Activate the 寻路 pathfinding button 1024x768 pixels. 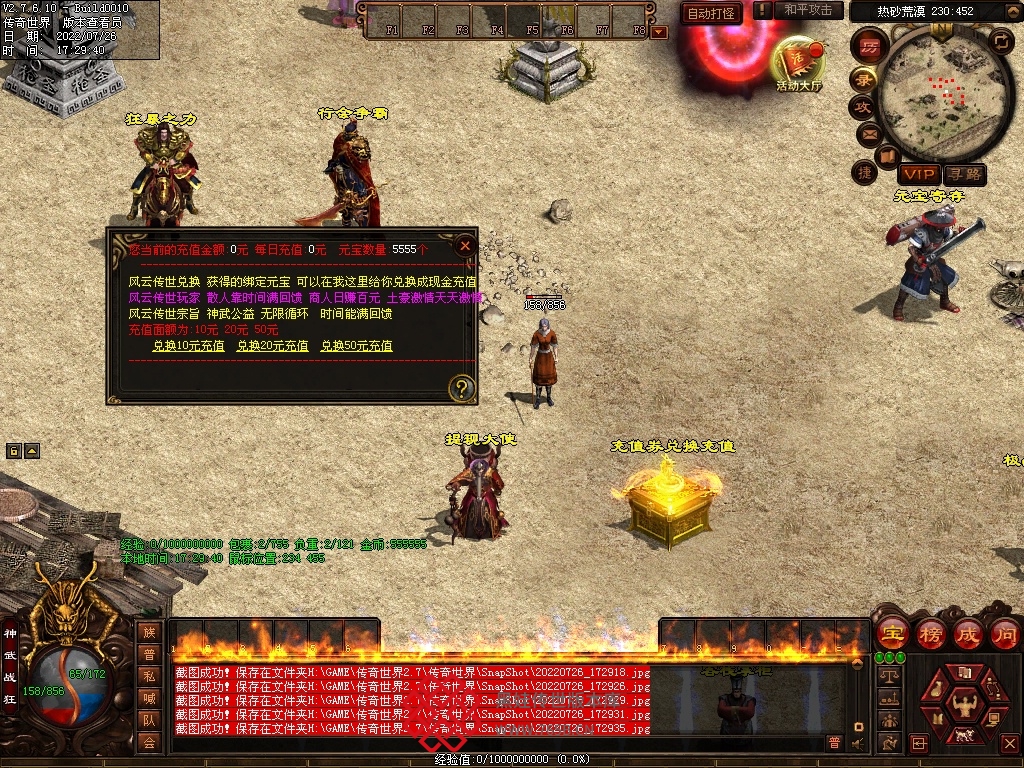point(964,175)
